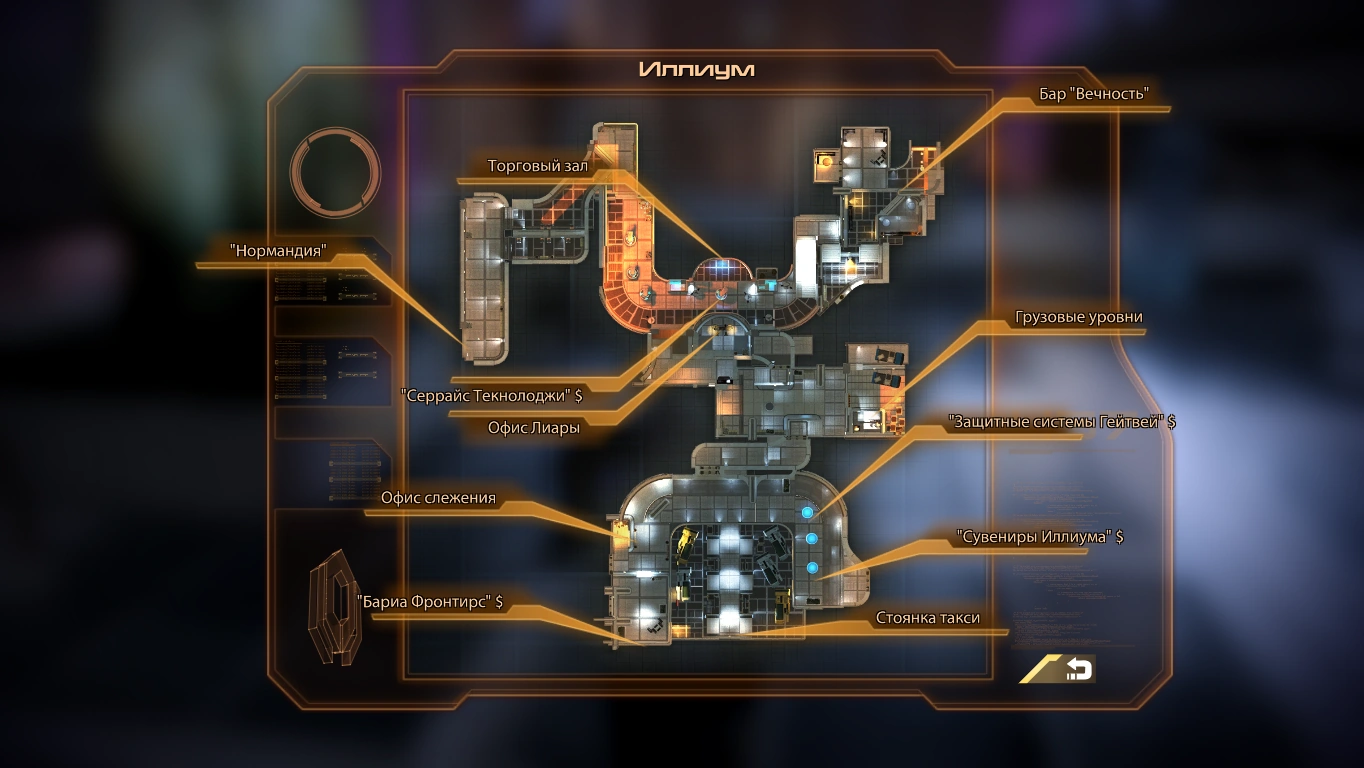
Task: Select the Грузовые уровни label
Action: pyautogui.click(x=1077, y=316)
